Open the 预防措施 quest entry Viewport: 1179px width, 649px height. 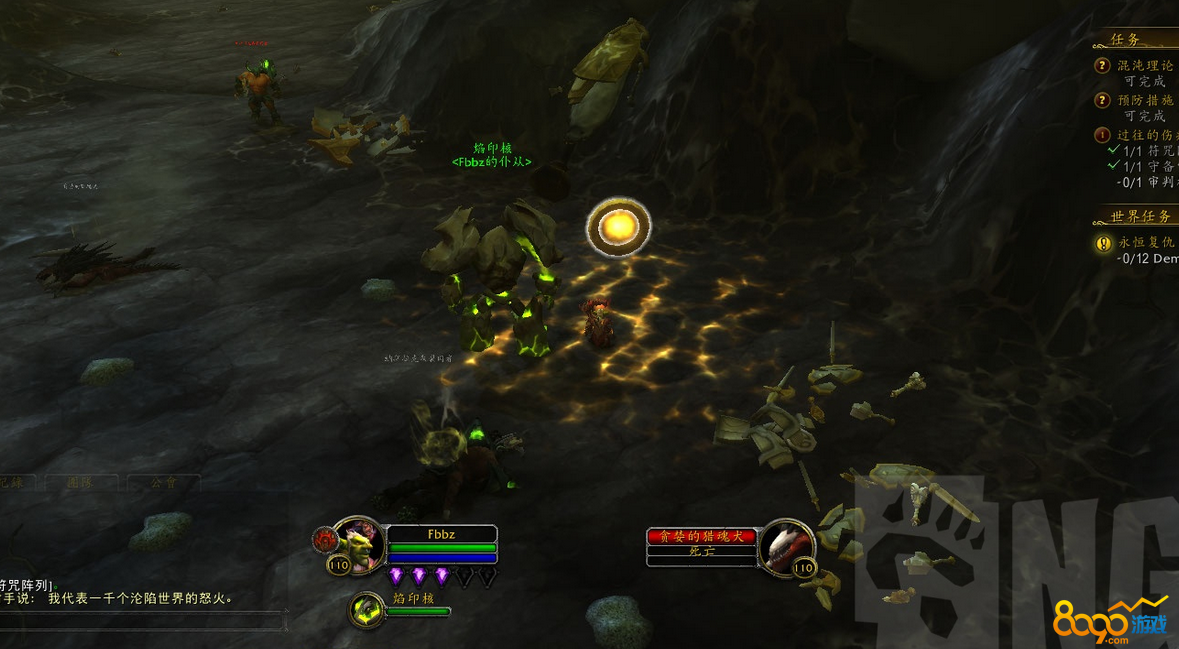coord(1145,100)
